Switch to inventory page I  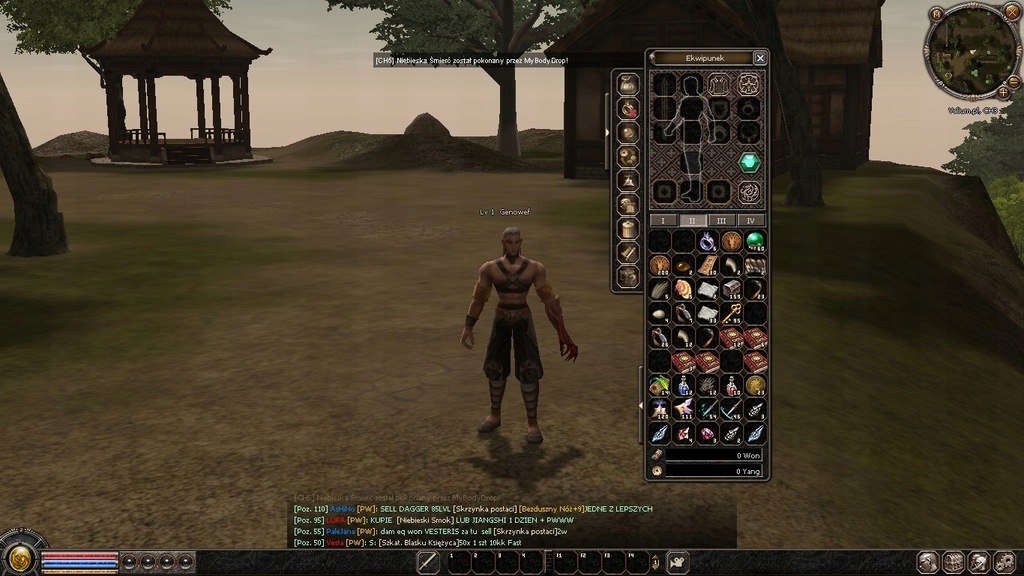[661, 220]
